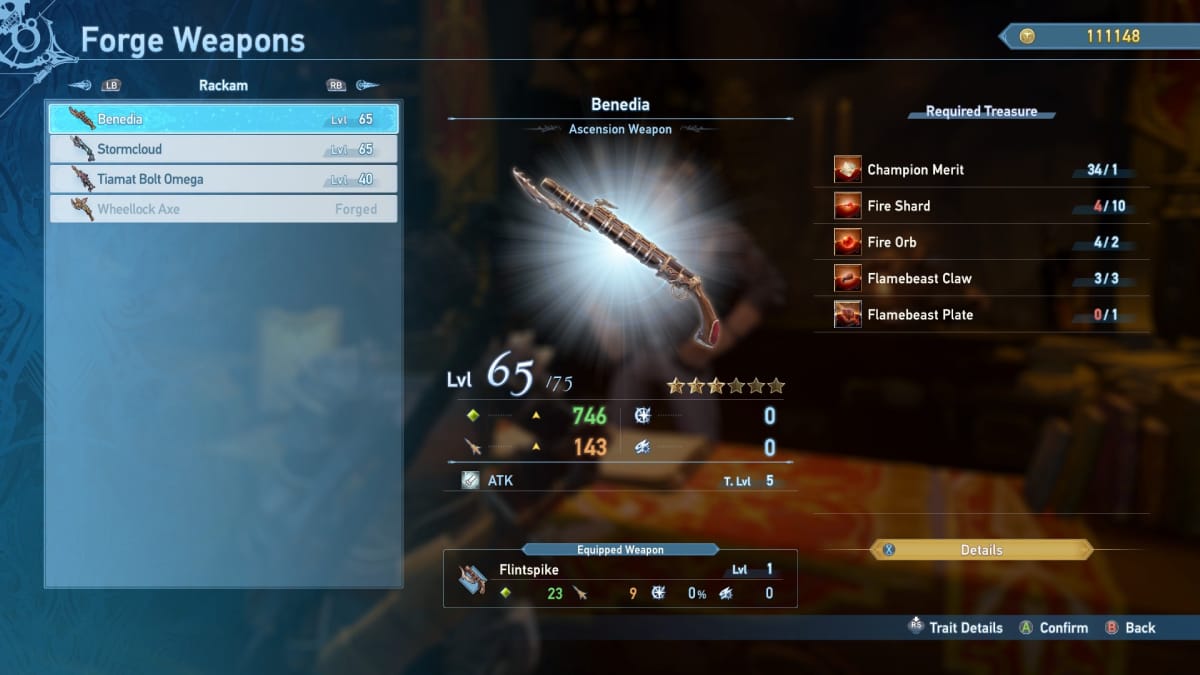Select Tiamat Bolt Omega weapon
This screenshot has height=675, width=1200.
223,179
